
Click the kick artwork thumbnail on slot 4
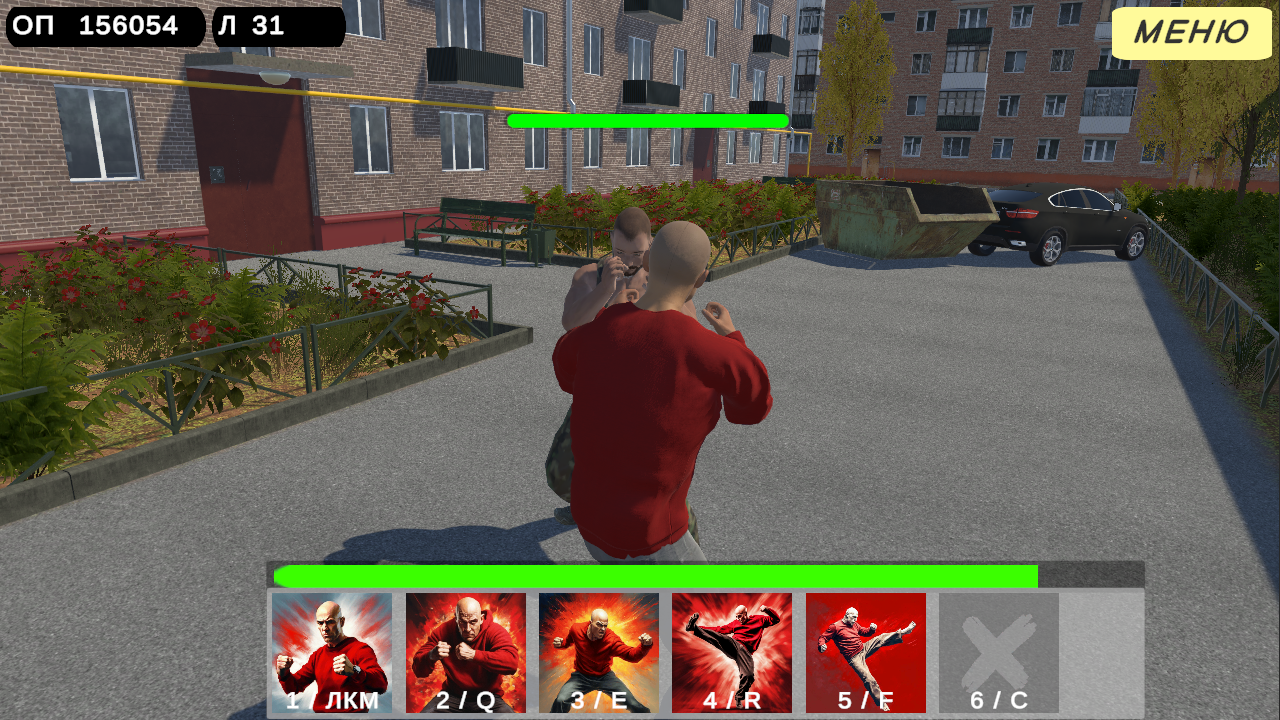click(733, 640)
